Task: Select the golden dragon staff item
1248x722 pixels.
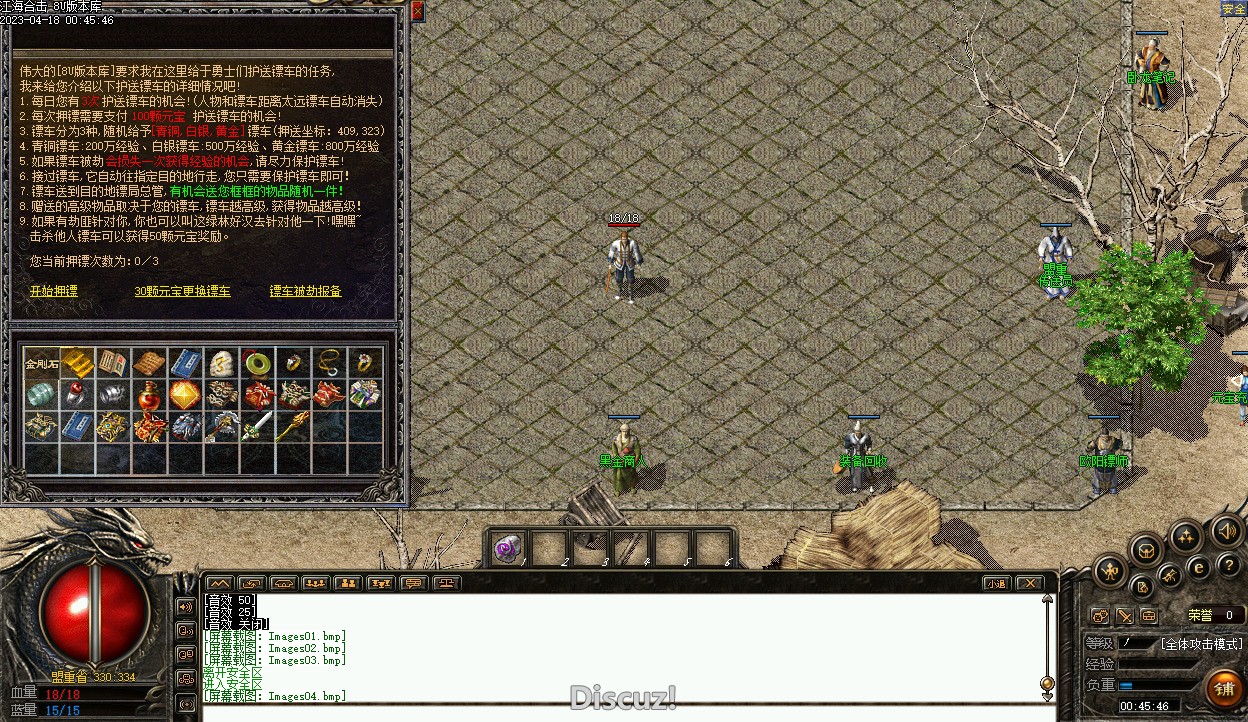Action: (x=294, y=427)
